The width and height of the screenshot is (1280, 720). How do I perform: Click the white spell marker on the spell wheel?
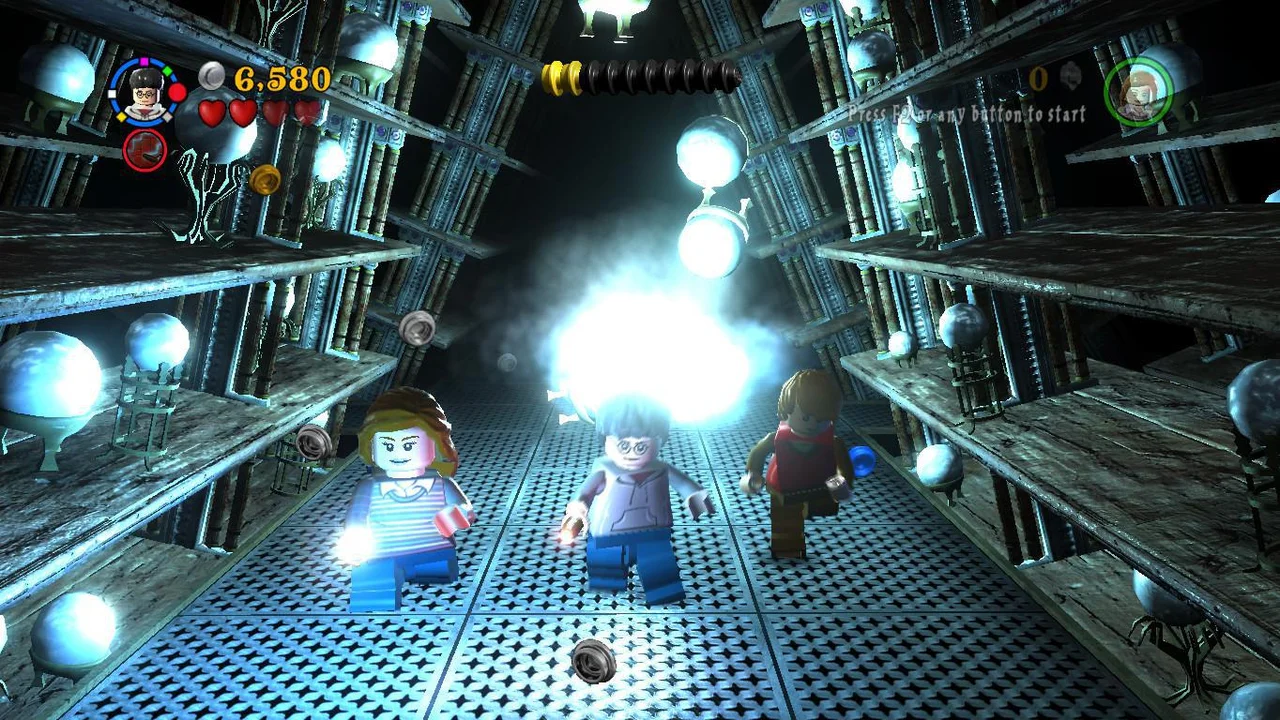coord(110,93)
